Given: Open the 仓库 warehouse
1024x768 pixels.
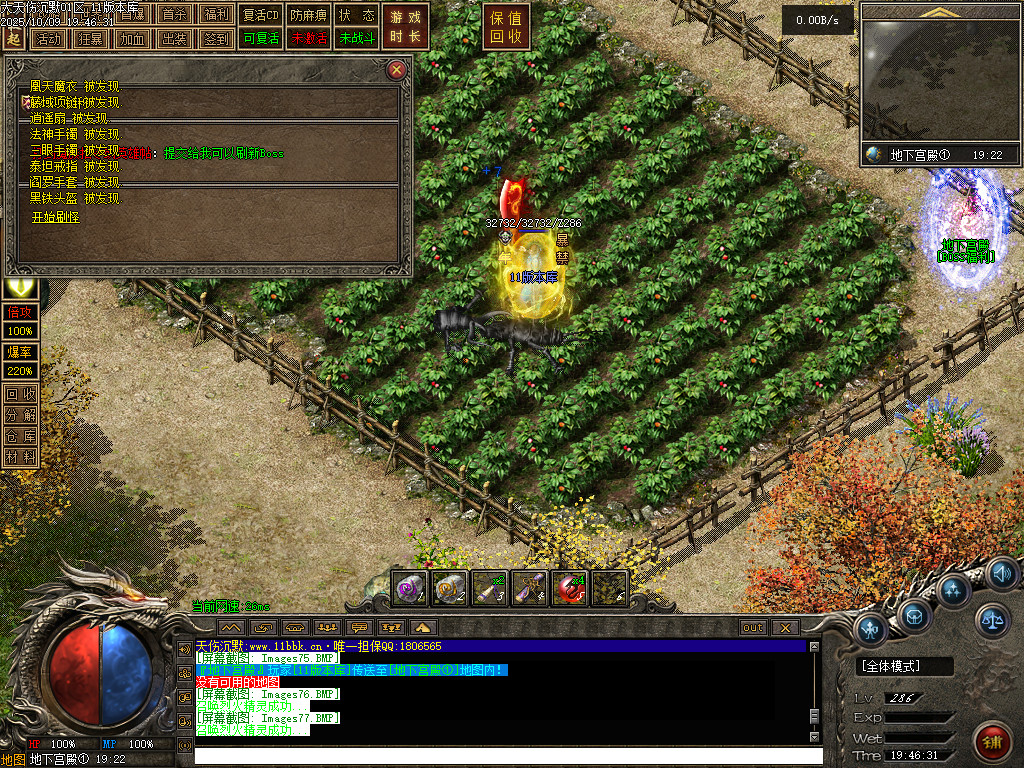Looking at the screenshot, I should 21,435.
